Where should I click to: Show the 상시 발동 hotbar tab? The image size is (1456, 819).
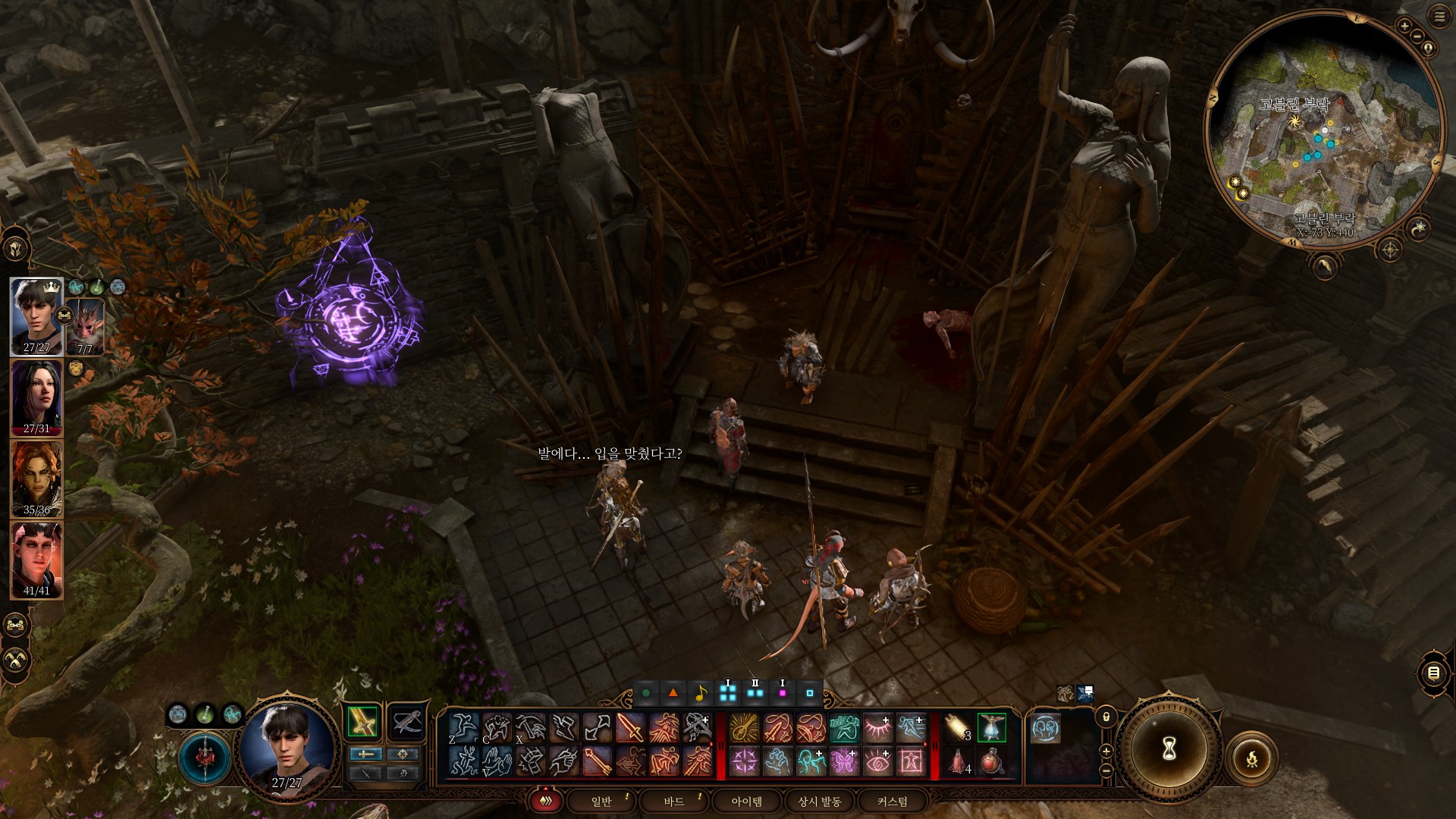click(x=820, y=802)
